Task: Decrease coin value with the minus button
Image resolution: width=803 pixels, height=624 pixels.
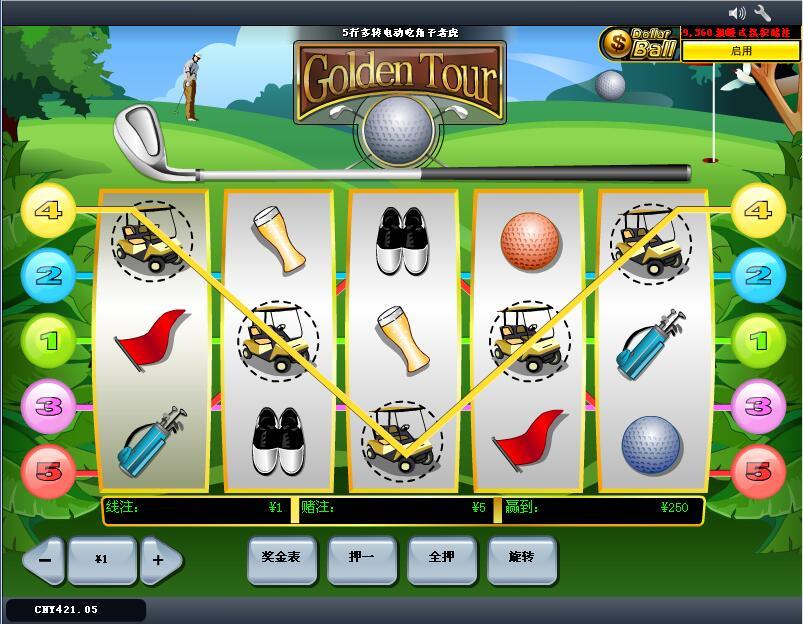Action: coord(44,560)
